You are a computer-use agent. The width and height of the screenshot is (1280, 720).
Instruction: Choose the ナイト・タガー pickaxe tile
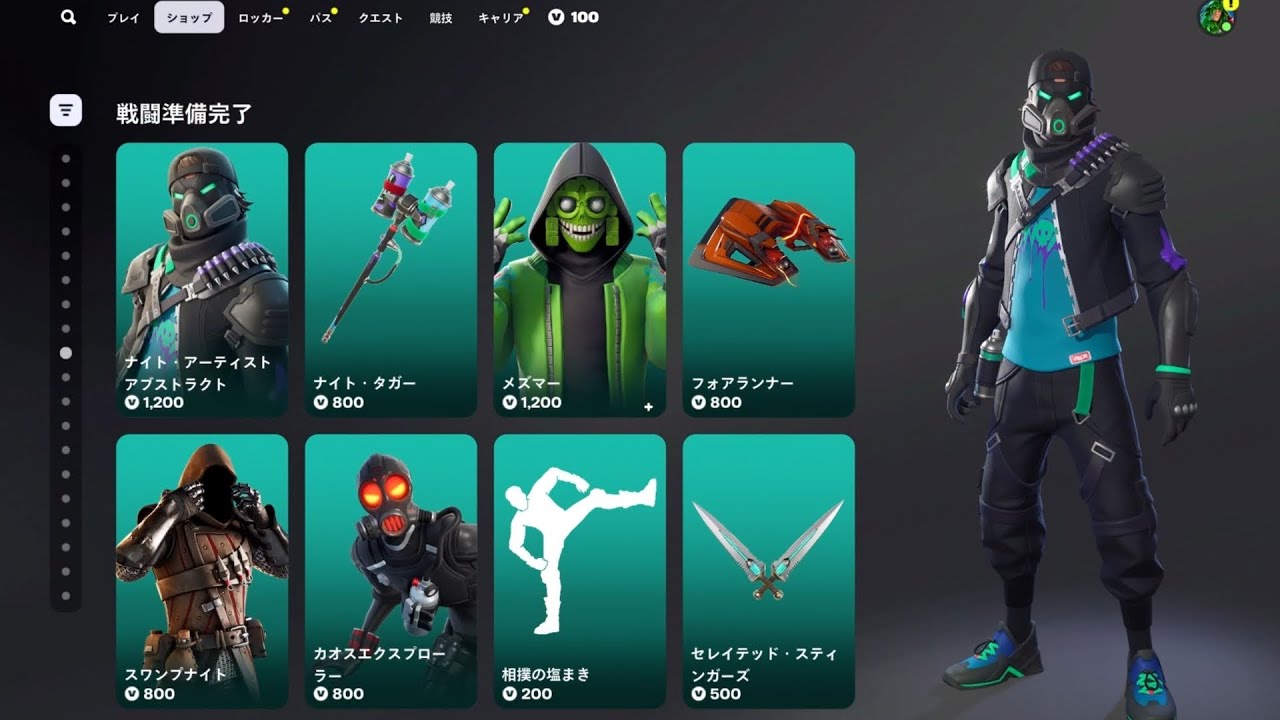(391, 280)
